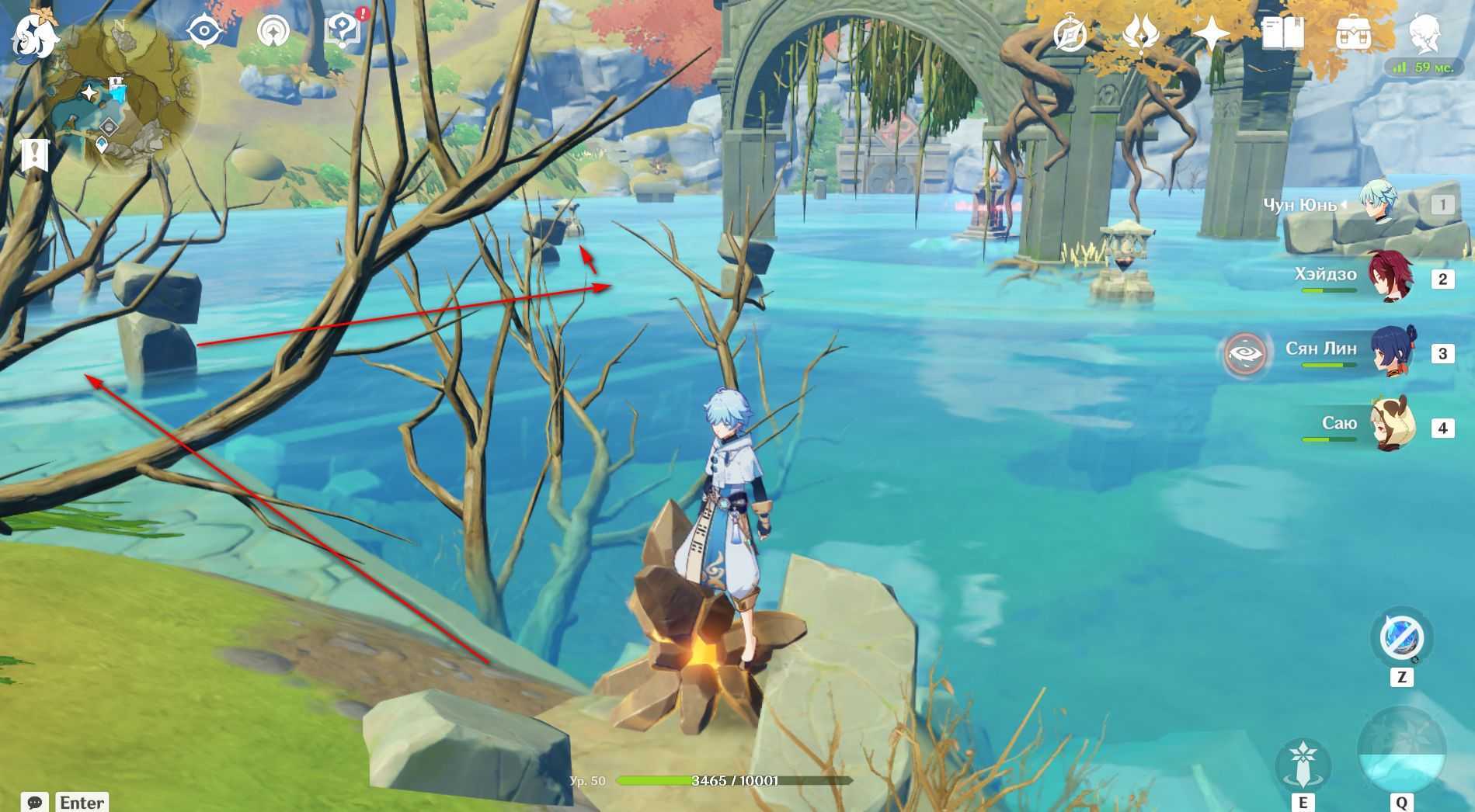Open the character screen profile icon

coord(1425,34)
